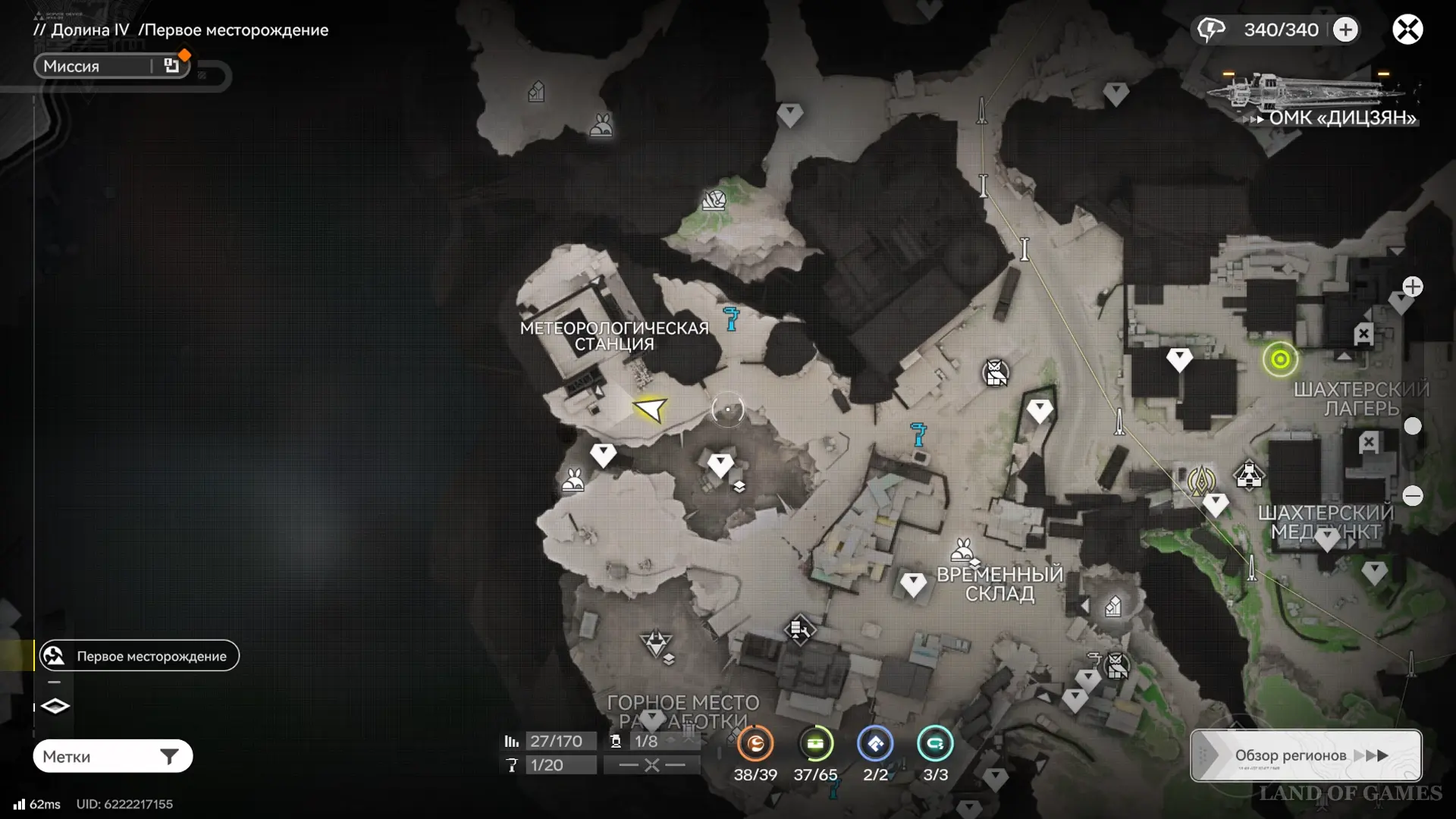Click the blue diamond counter 2/2
Viewport: 1456px width, 819px height.
coord(875,744)
